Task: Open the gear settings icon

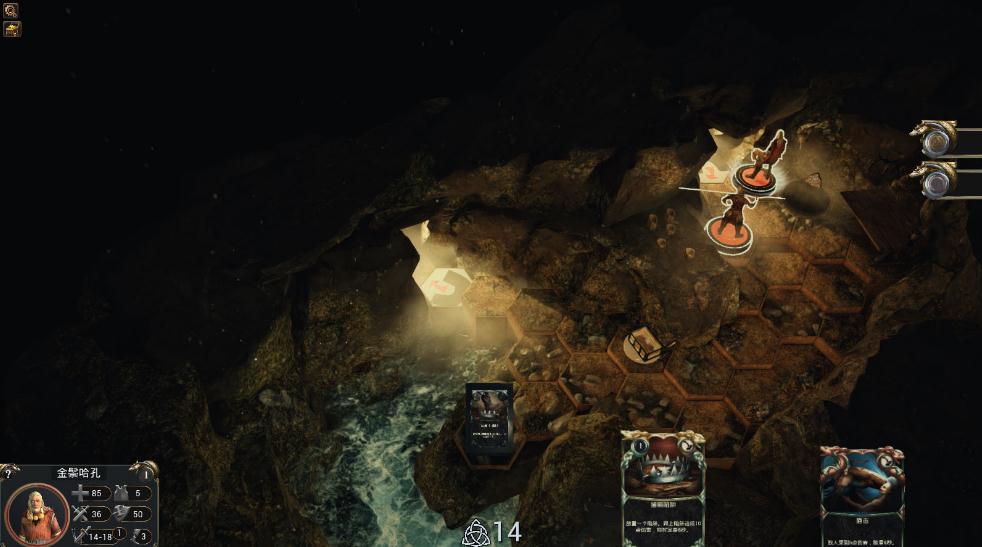Action: coord(12,10)
